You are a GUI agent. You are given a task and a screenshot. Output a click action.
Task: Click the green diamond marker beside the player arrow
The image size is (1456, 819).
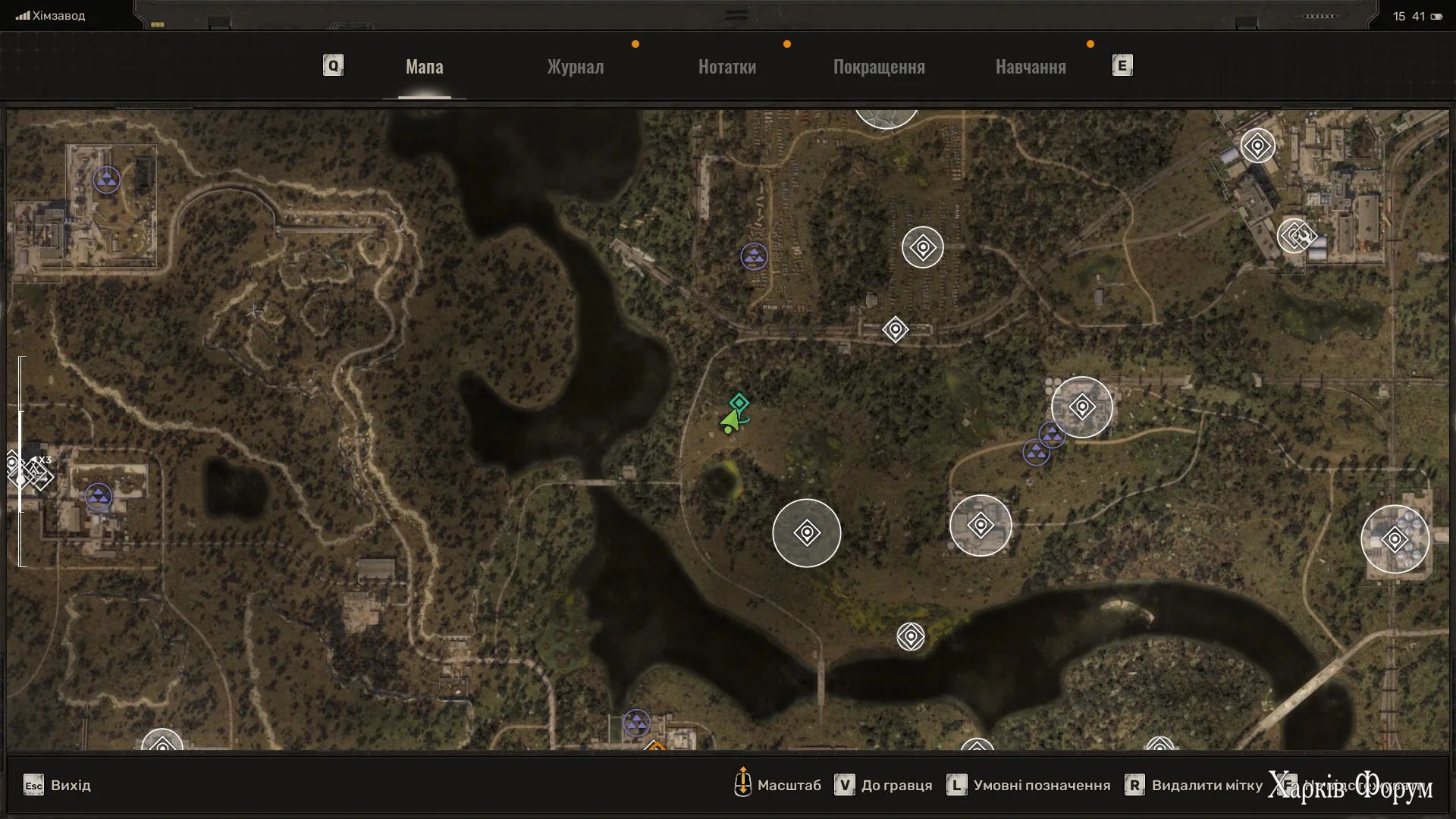[739, 402]
